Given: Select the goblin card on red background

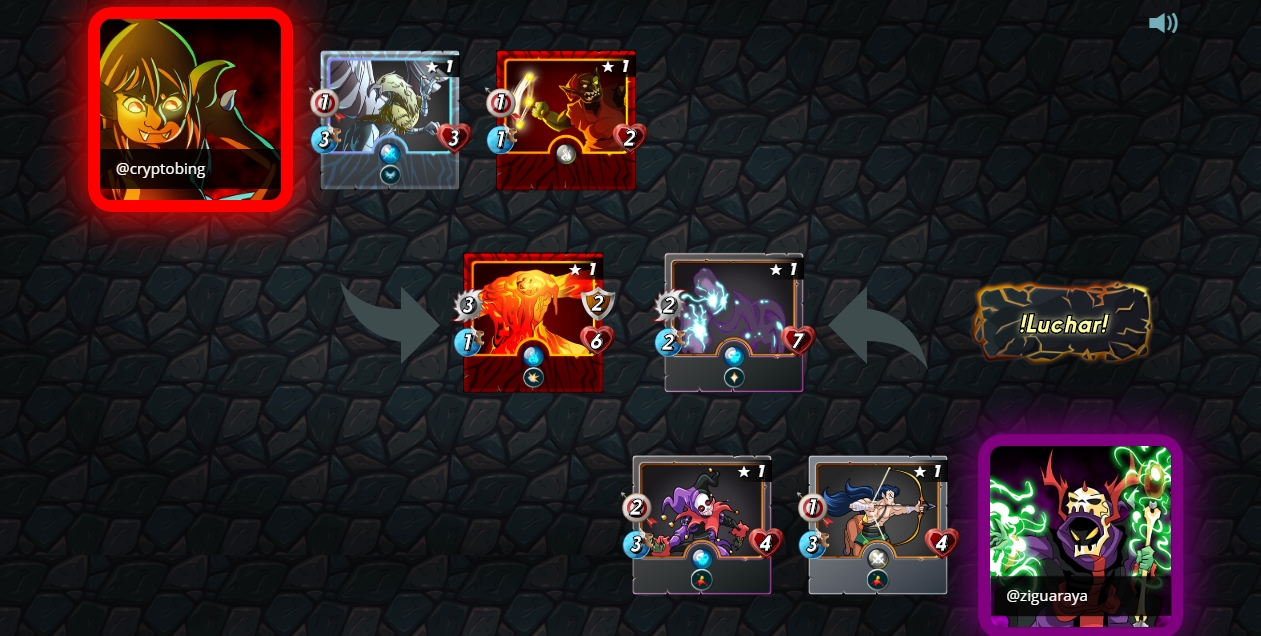Looking at the screenshot, I should [566, 120].
